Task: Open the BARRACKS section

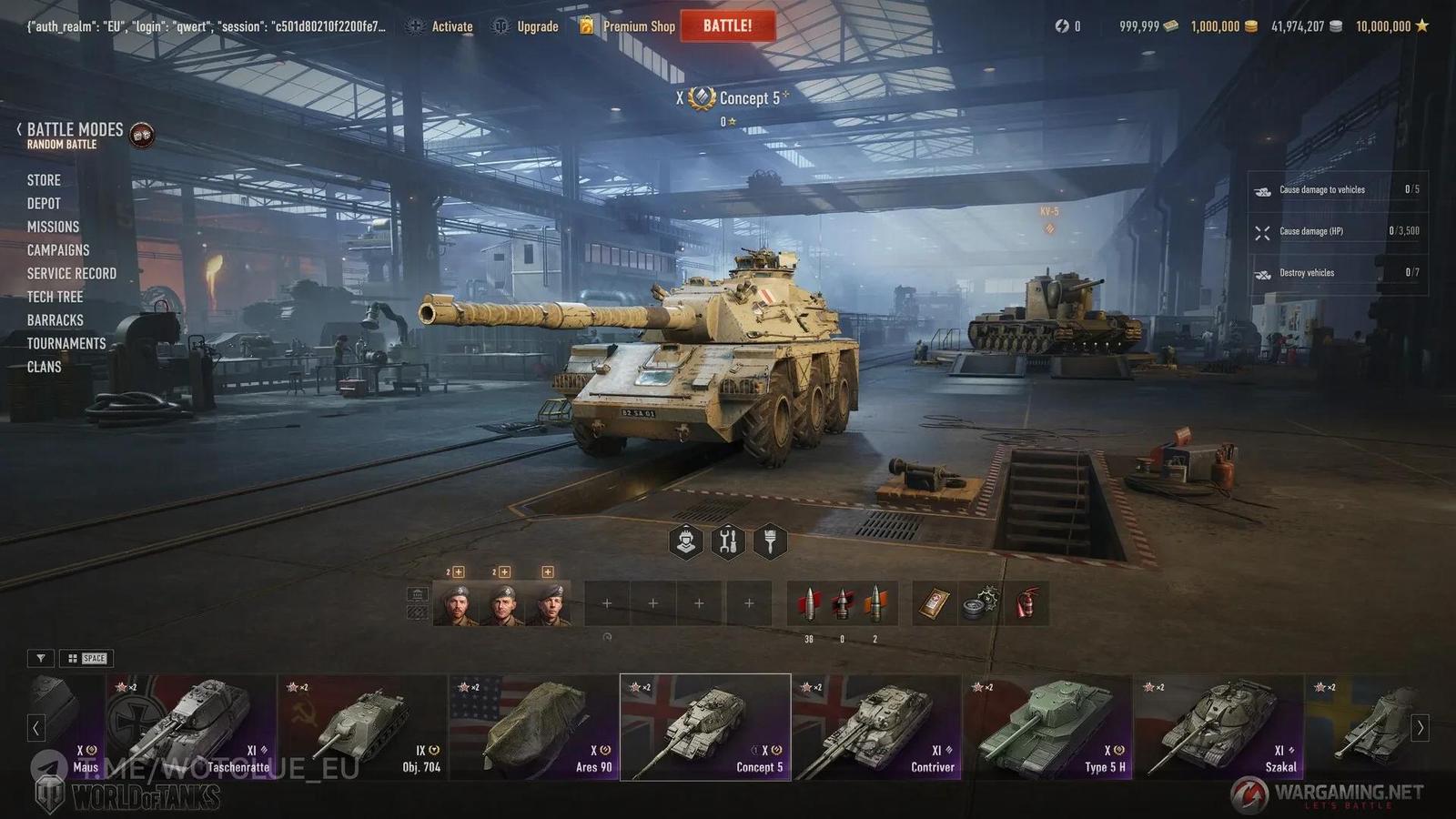Action: pos(56,319)
